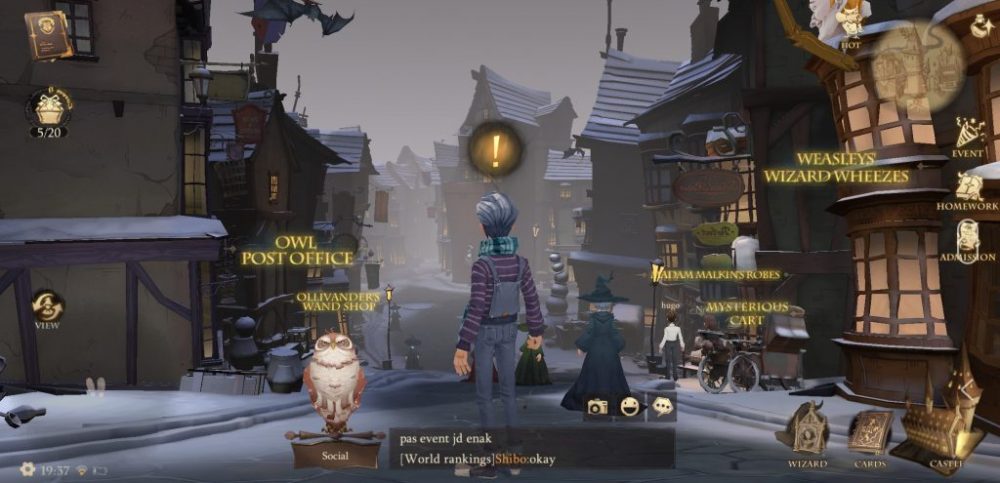Open the smiley emote menu

click(x=629, y=406)
